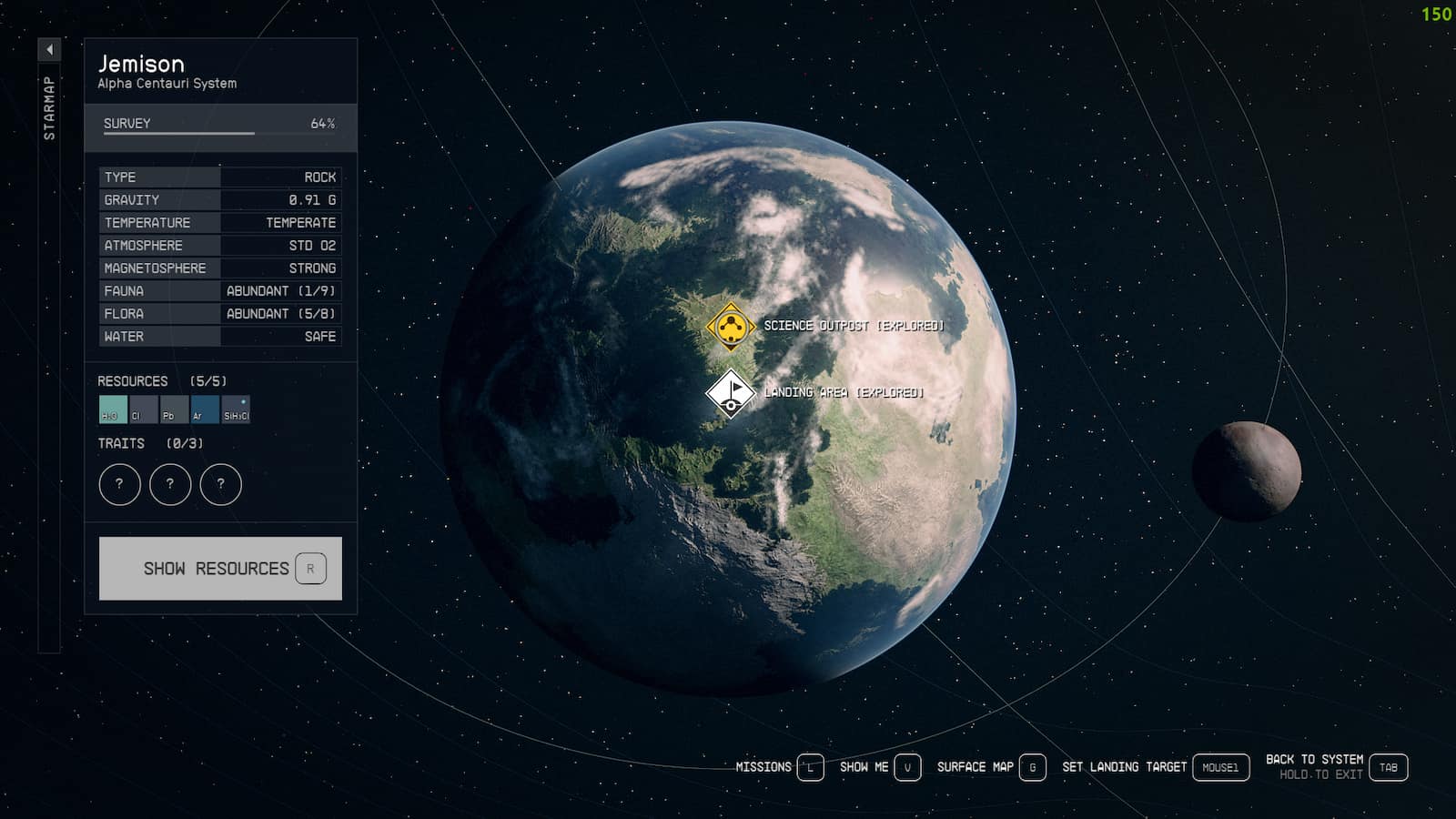Toggle Show Resources view
Image resolution: width=1456 pixels, height=819 pixels.
pyautogui.click(x=220, y=568)
